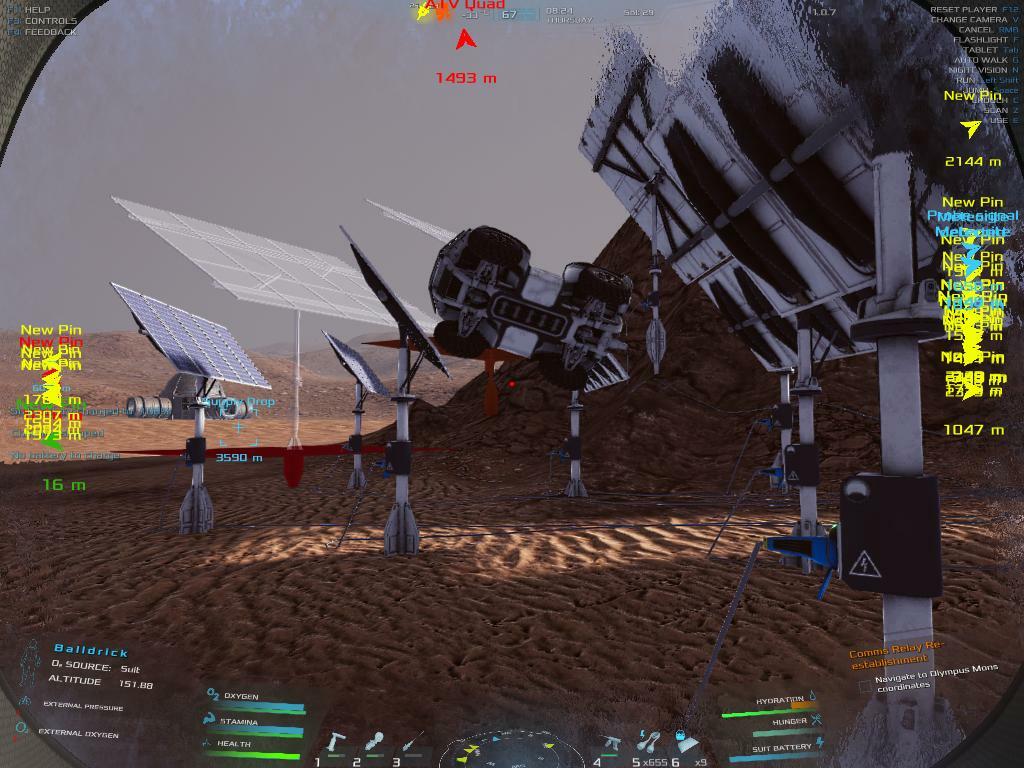Equip the tool in hotbar slot 4

click(x=612, y=743)
